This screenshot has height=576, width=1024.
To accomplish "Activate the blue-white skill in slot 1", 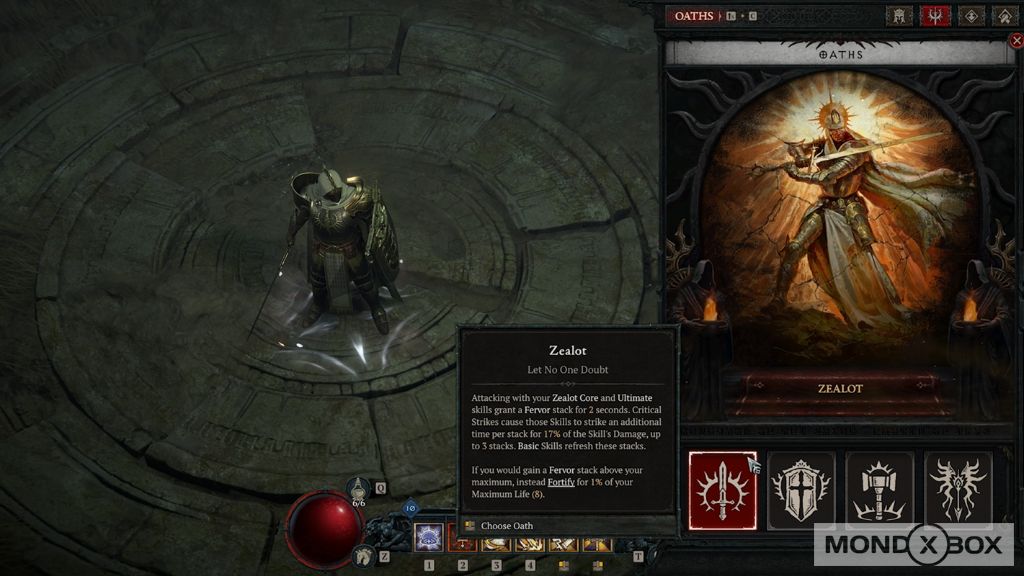I will (x=429, y=539).
